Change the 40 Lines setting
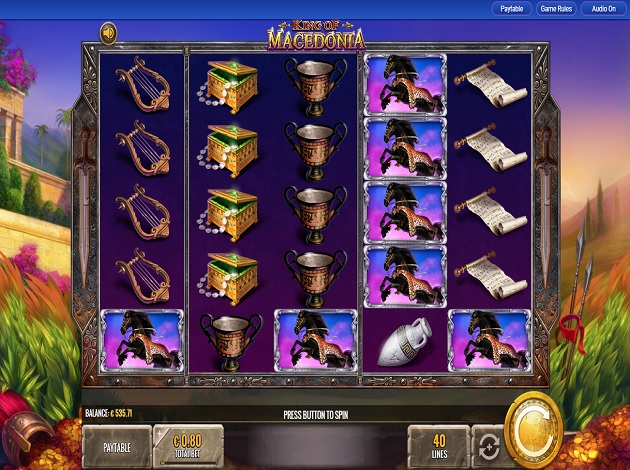 click(x=439, y=444)
